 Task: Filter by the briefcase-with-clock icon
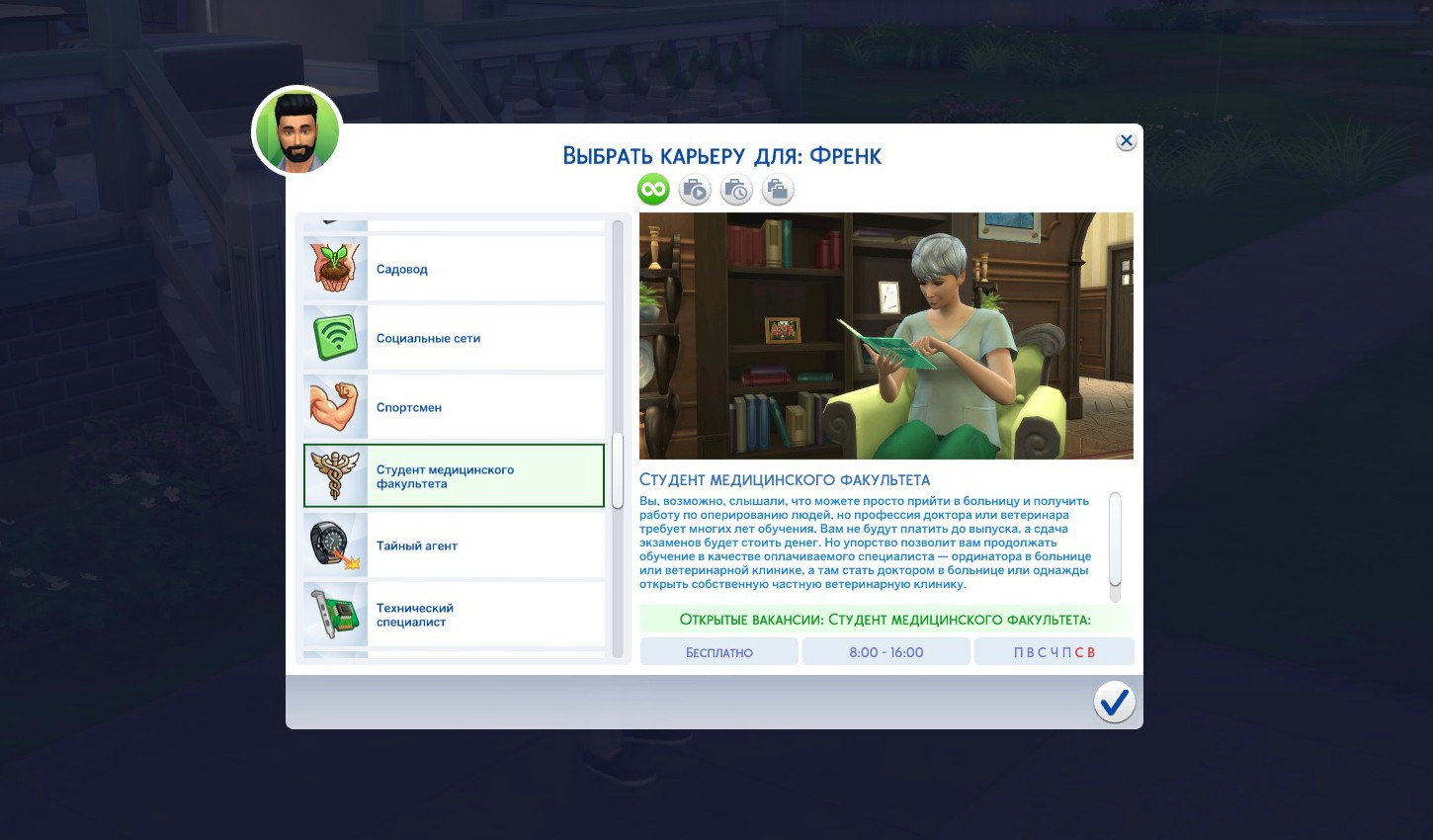pyautogui.click(x=736, y=190)
